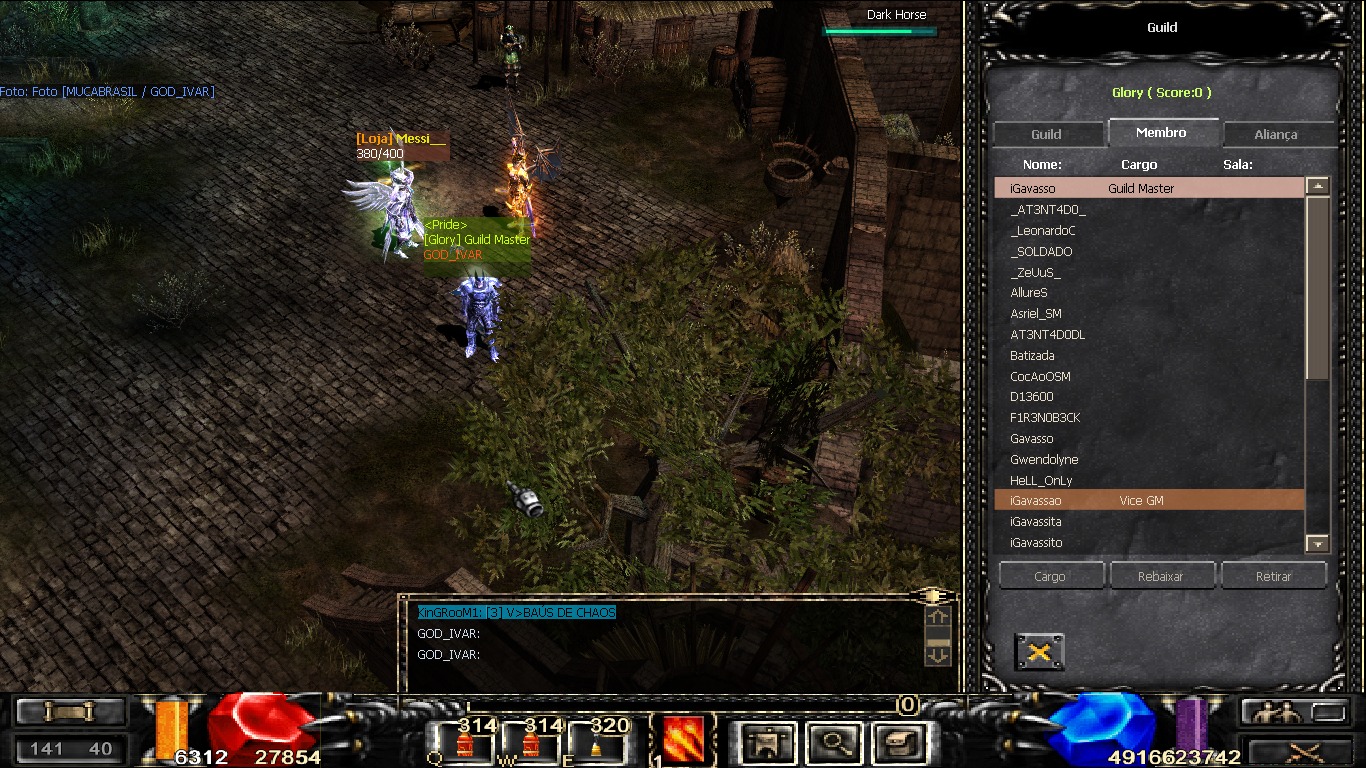Click the member list scroll-up arrow
The height and width of the screenshot is (768, 1366).
click(x=1318, y=186)
